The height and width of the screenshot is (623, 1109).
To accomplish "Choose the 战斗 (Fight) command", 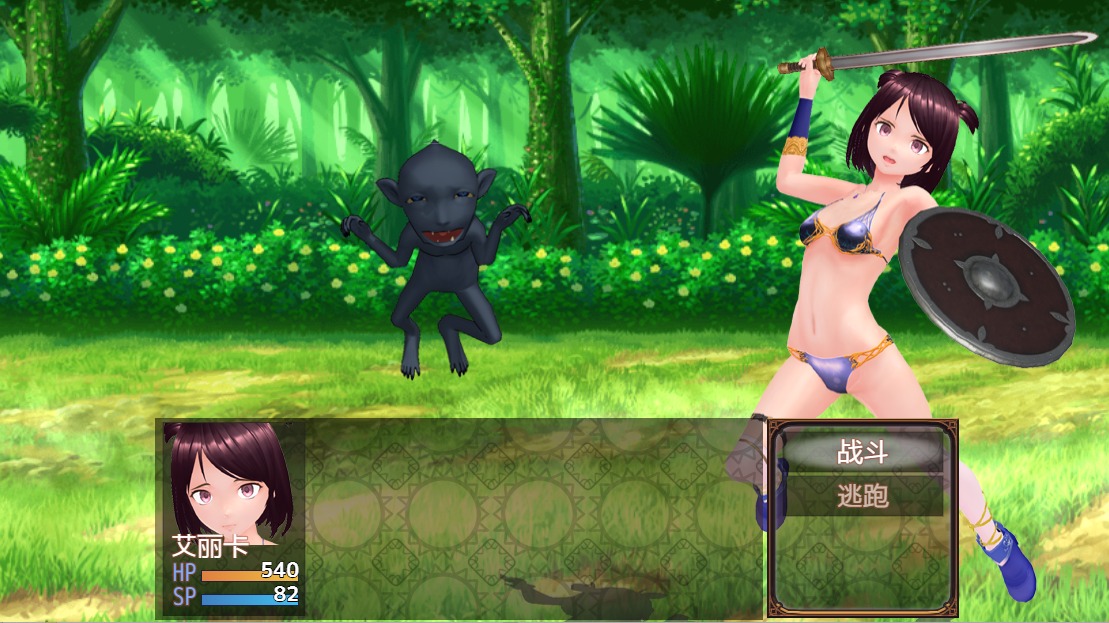I will (862, 453).
